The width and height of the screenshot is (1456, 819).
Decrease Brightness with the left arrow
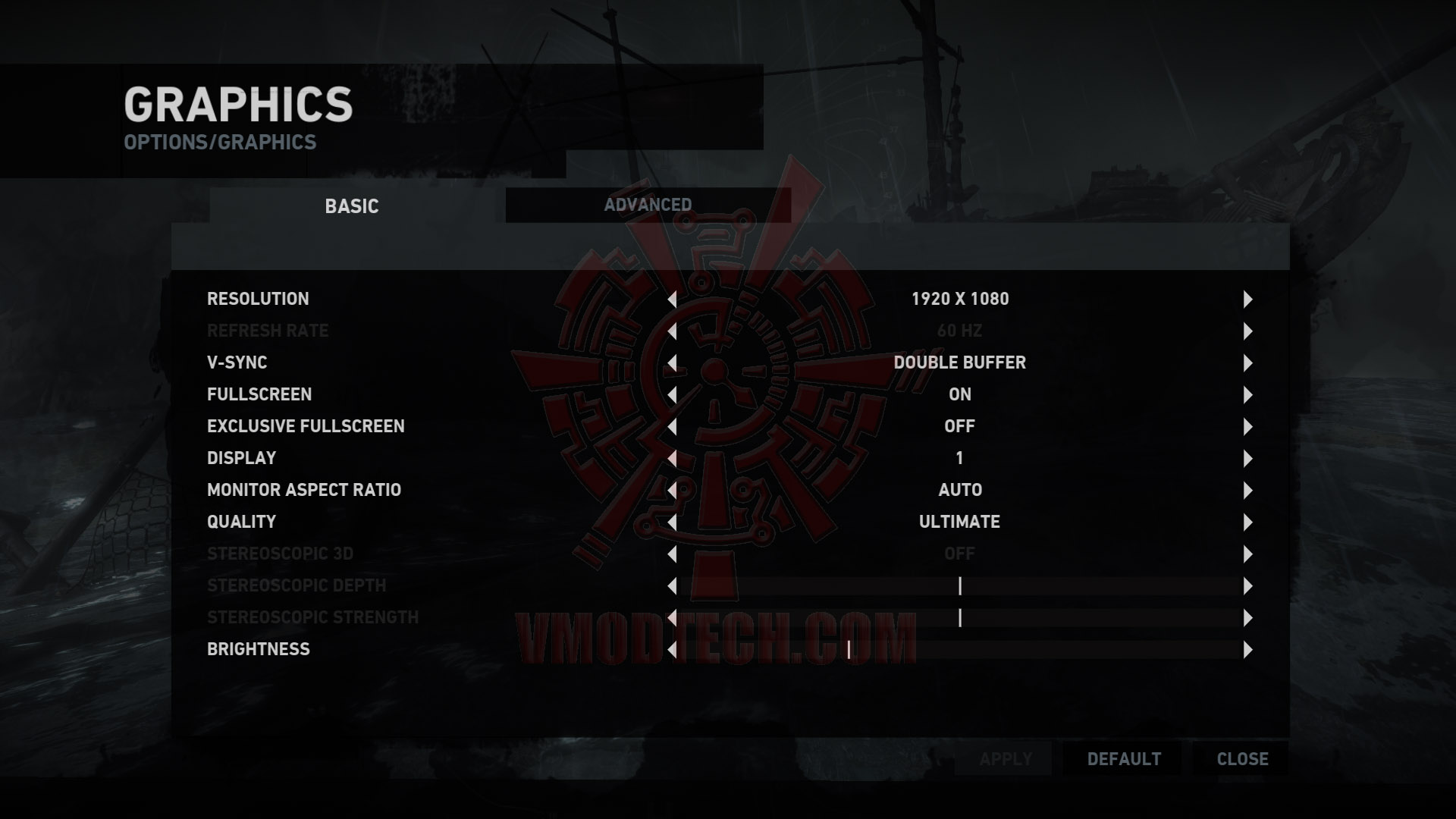click(672, 650)
